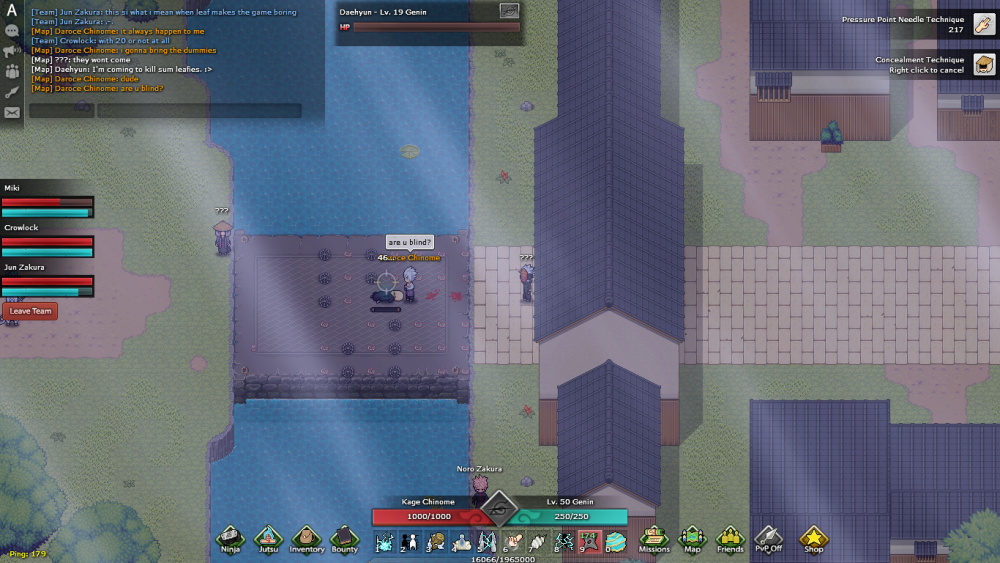Select the megaphone chat channel icon
The height and width of the screenshot is (563, 1000).
(12, 51)
